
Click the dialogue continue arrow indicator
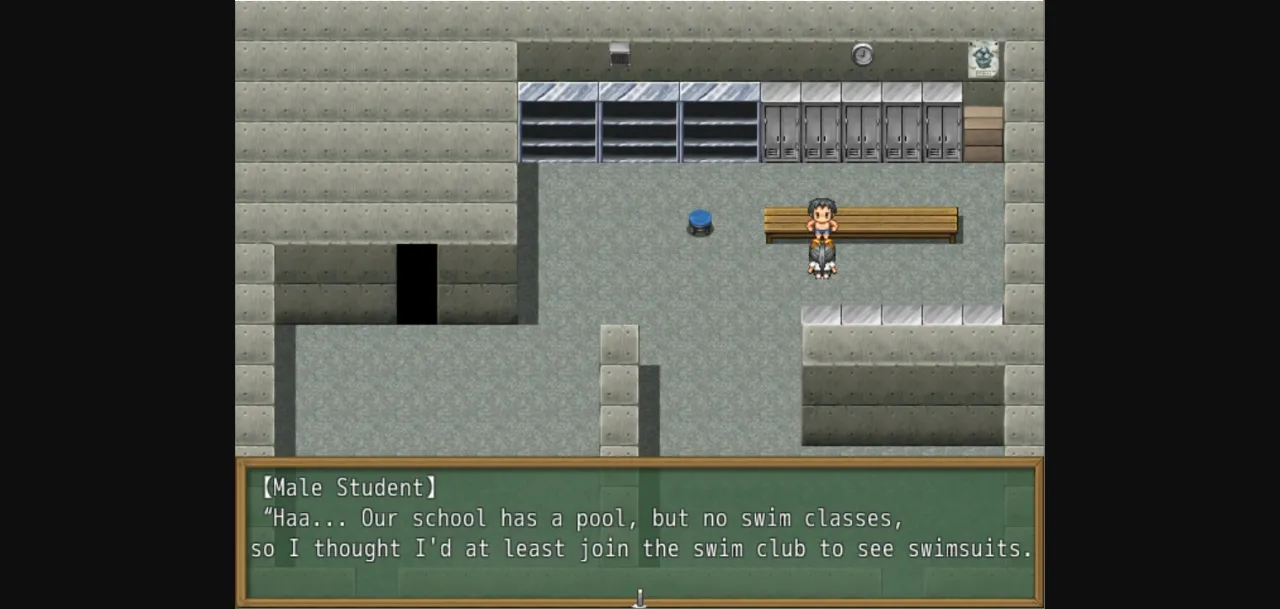point(640,598)
